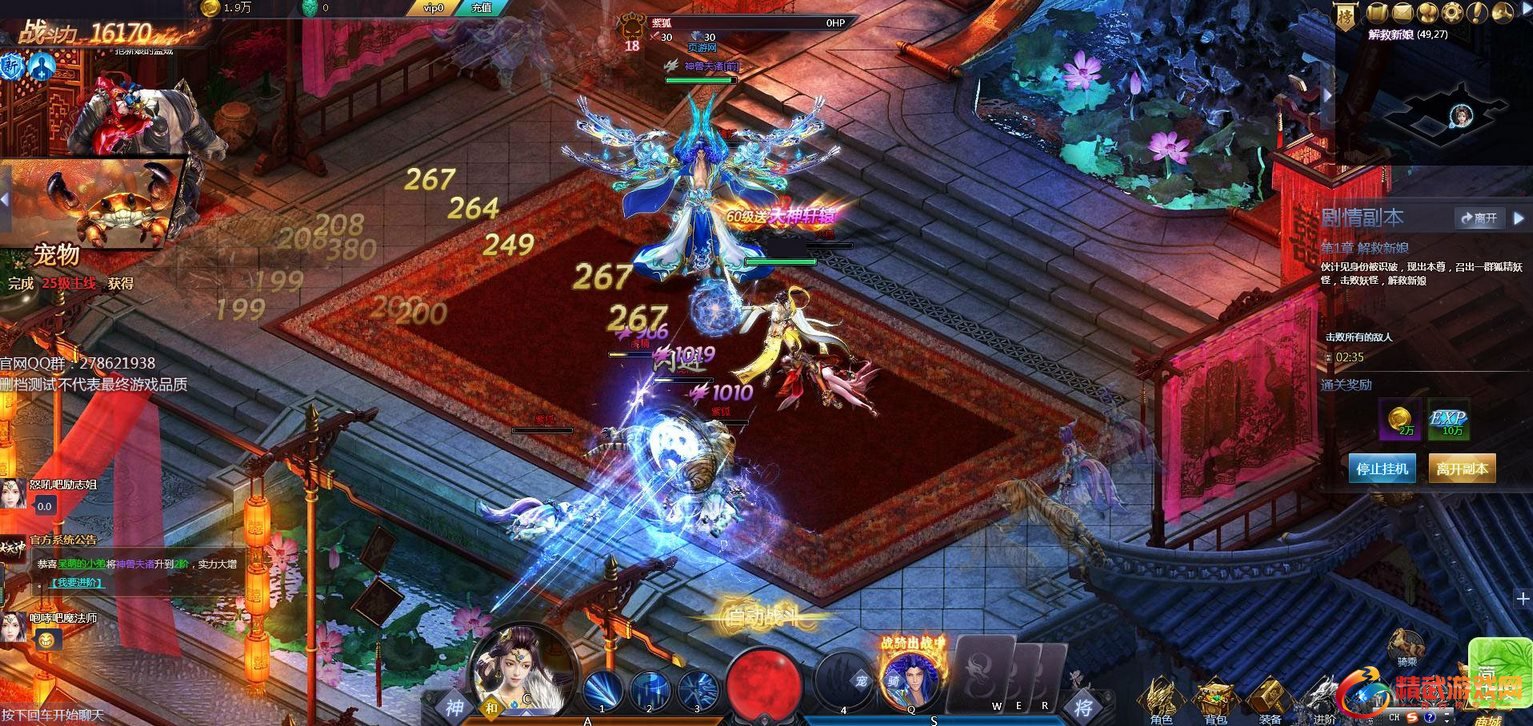Viewport: 1533px width, 726px height.
Task: Select the 骑乘 mount icon
Action: click(x=1407, y=647)
